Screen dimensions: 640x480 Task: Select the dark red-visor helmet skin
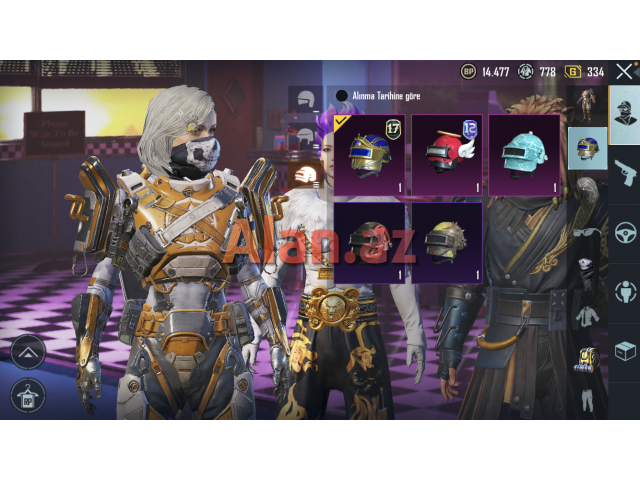[370, 241]
